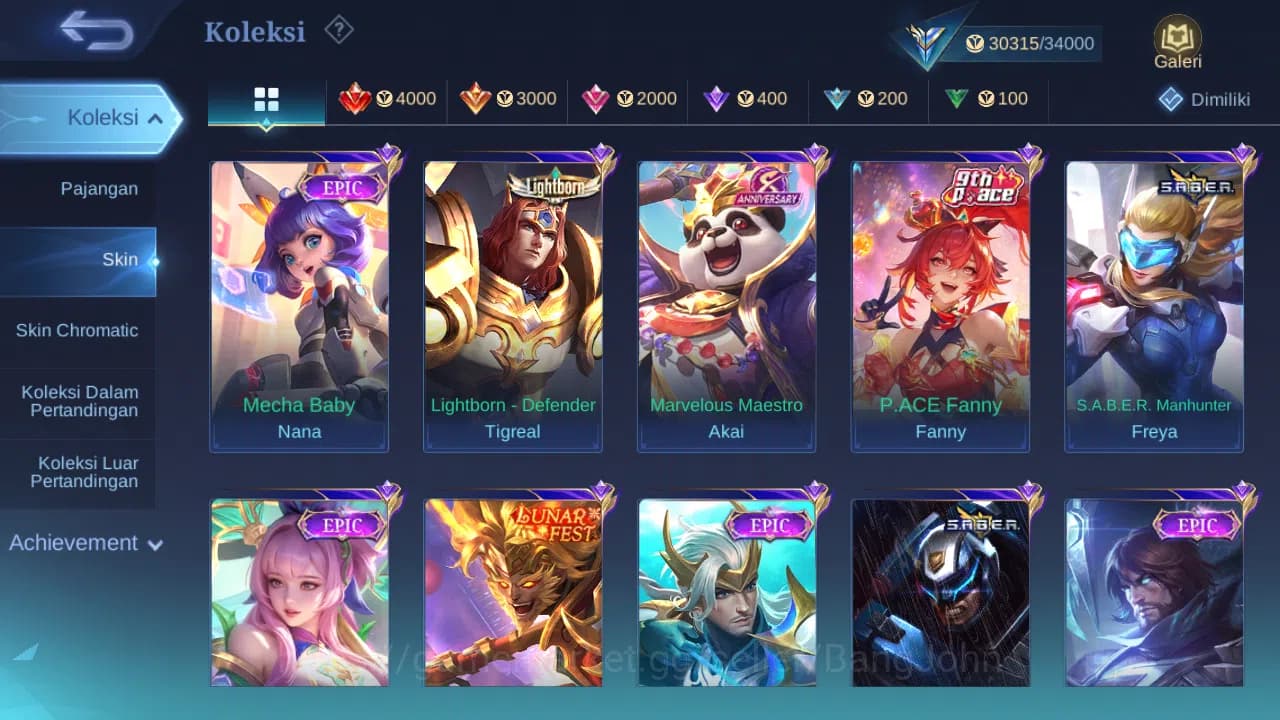Viewport: 1280px width, 720px height.
Task: Collapse the Koleksi section chevron
Action: tap(156, 117)
